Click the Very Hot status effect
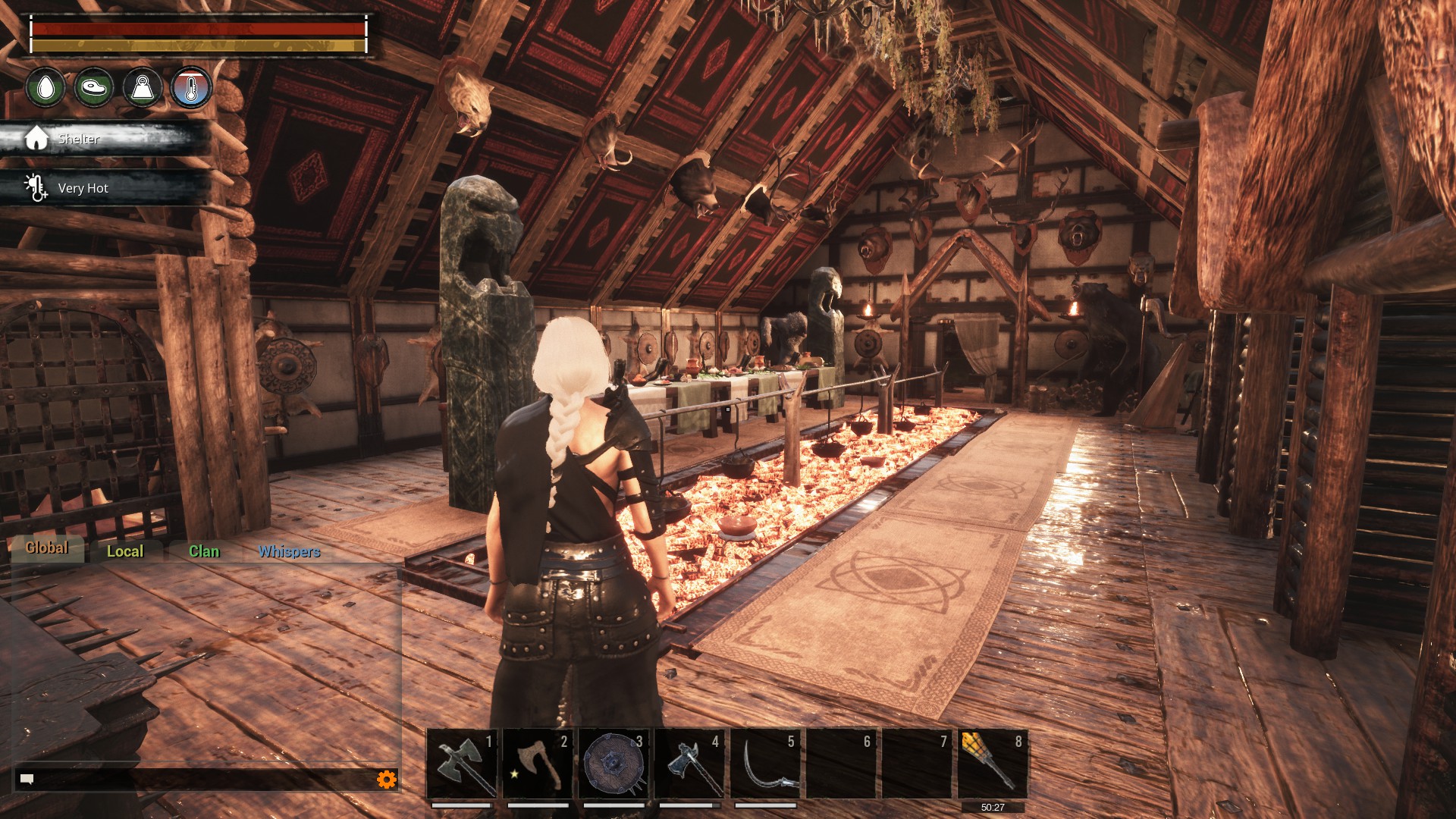This screenshot has height=819, width=1456. (x=83, y=188)
